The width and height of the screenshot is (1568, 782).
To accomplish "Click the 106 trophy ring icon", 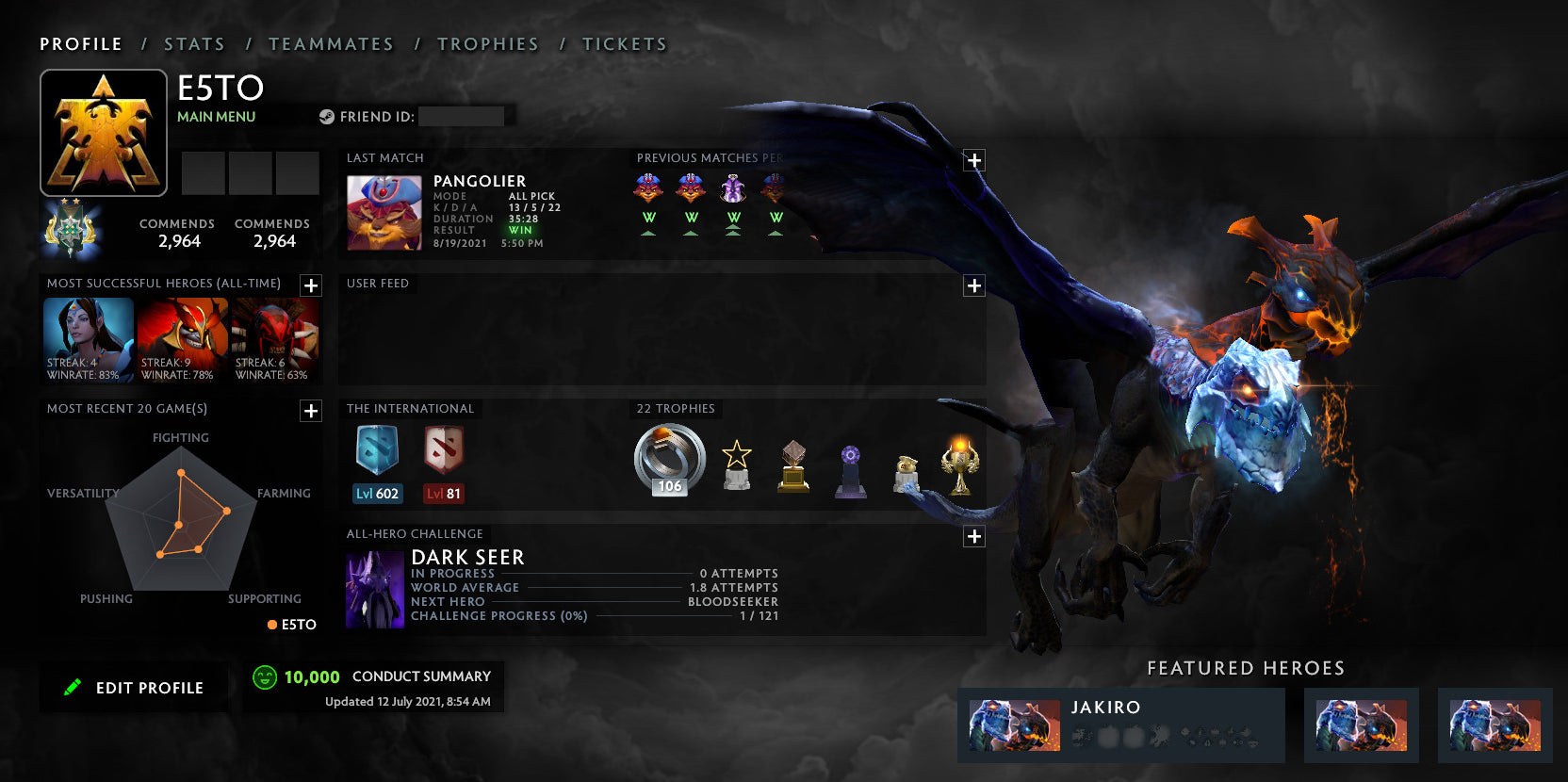I will pyautogui.click(x=667, y=459).
